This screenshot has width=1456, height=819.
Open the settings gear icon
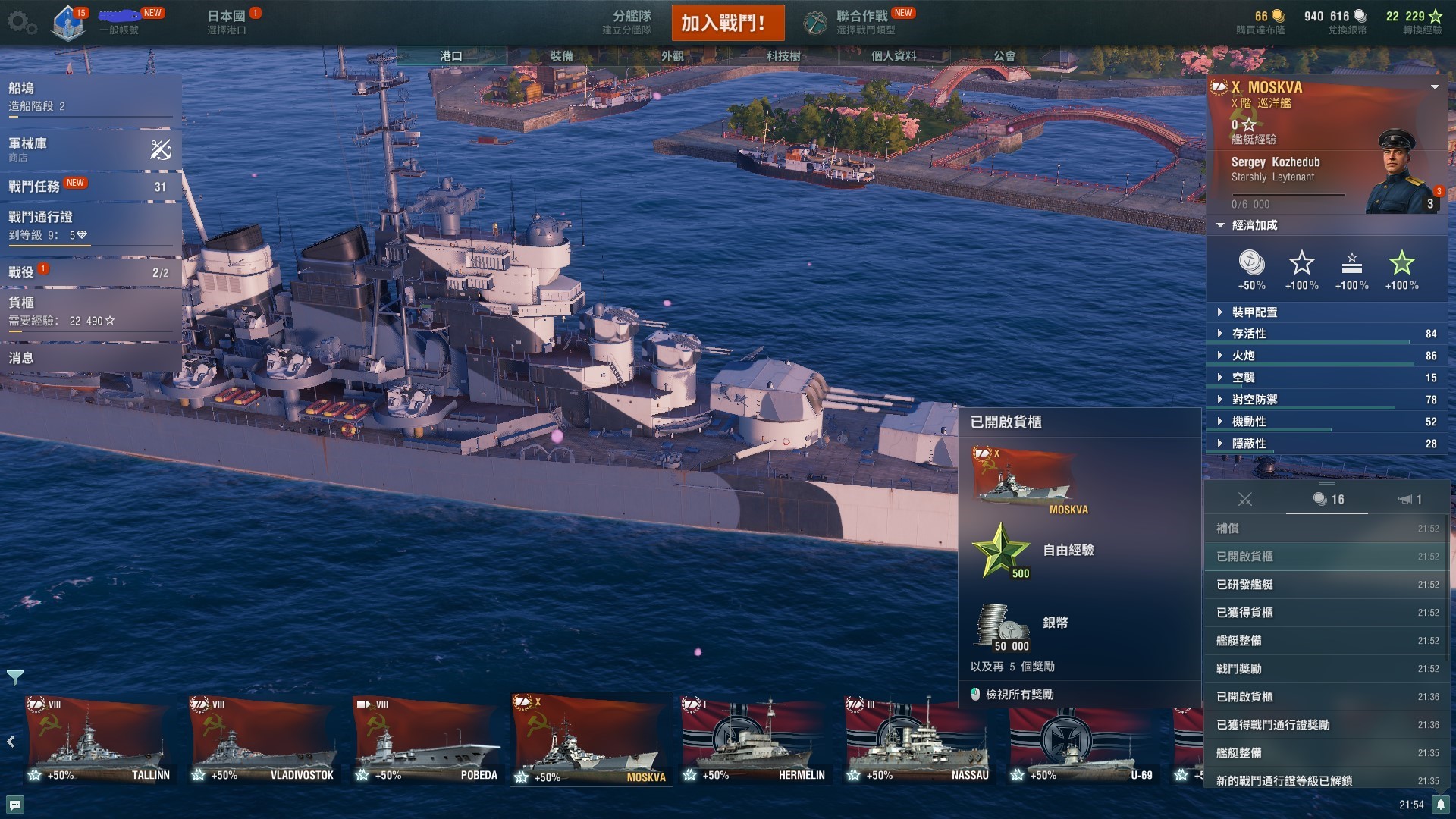[x=20, y=22]
